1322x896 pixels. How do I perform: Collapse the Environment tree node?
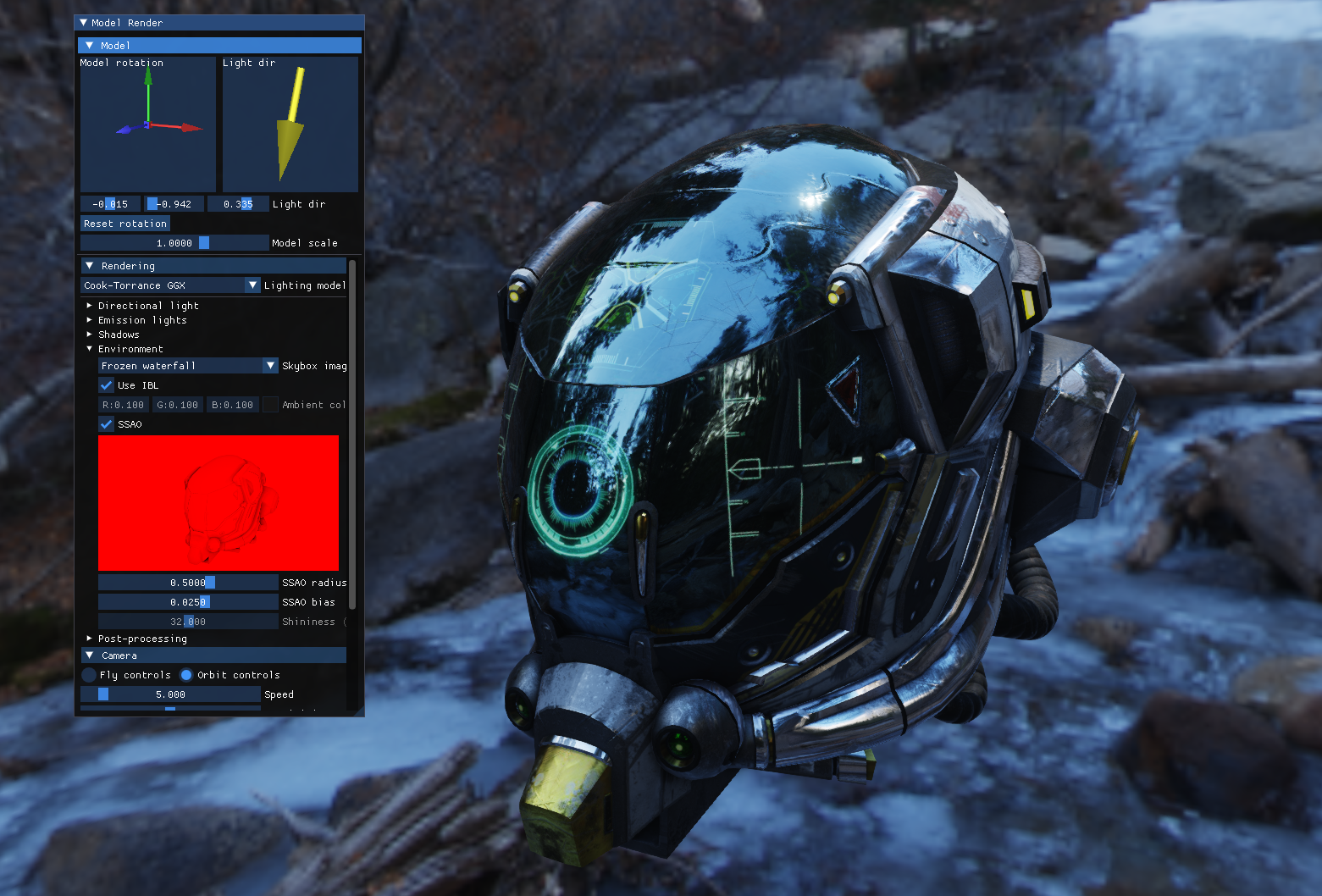(x=90, y=349)
